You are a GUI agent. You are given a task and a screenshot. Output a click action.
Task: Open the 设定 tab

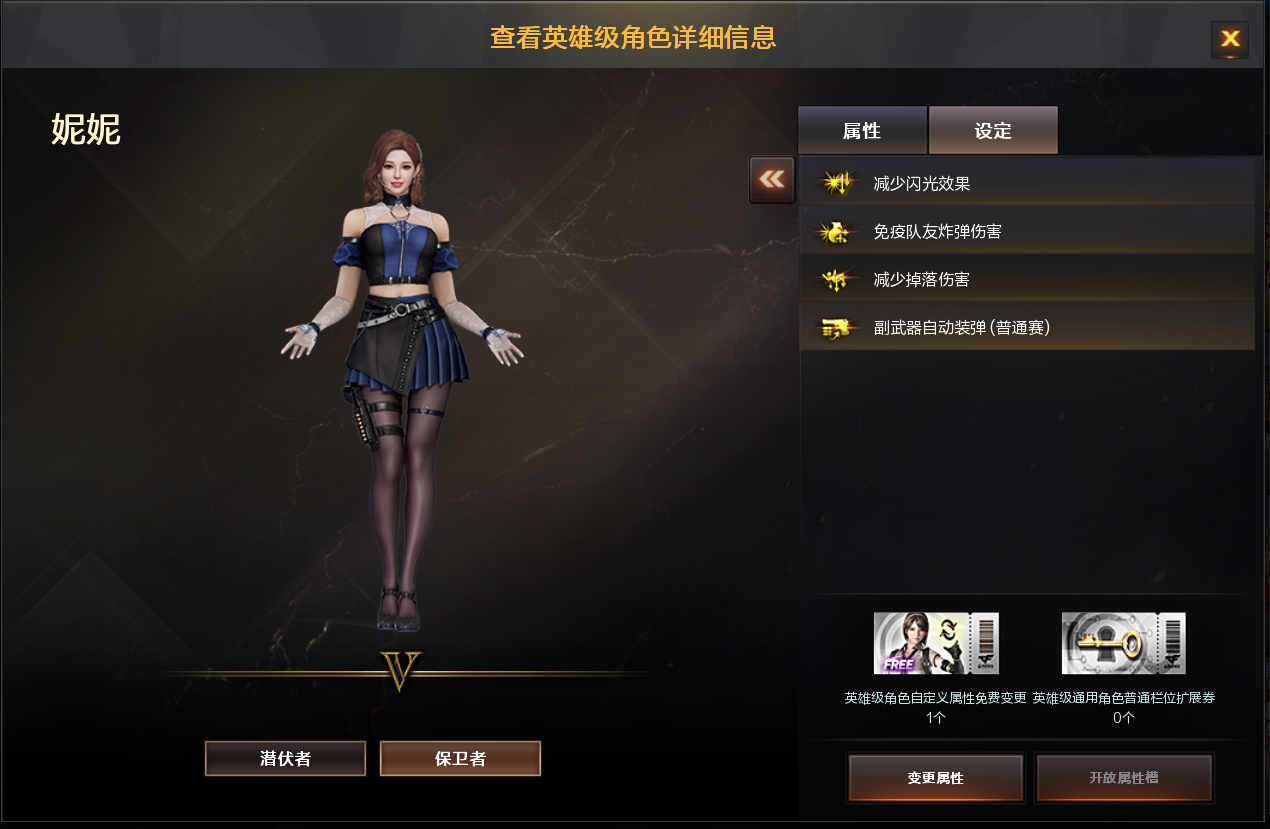click(x=993, y=131)
